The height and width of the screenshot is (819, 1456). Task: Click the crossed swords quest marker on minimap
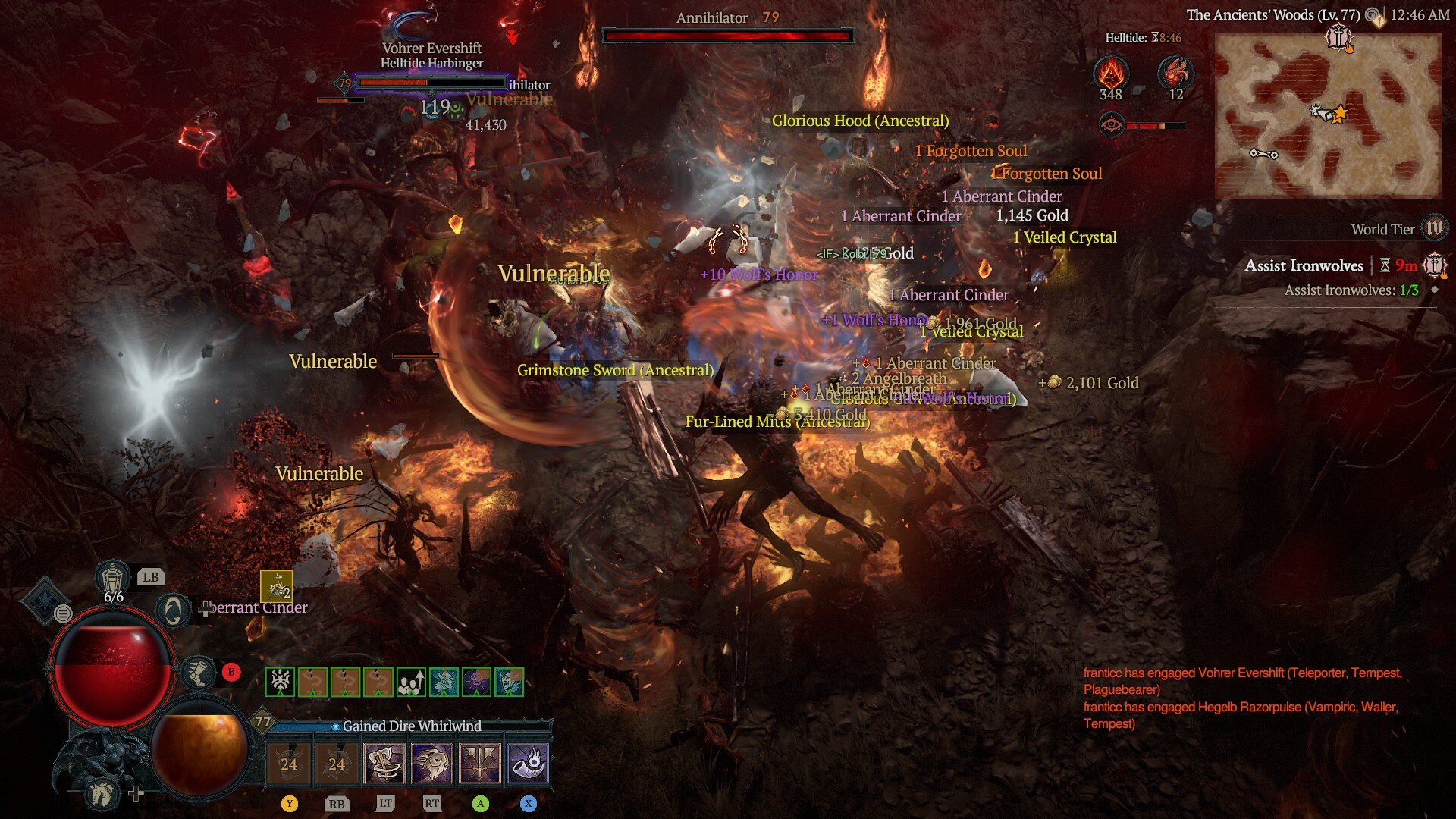pos(1338,36)
